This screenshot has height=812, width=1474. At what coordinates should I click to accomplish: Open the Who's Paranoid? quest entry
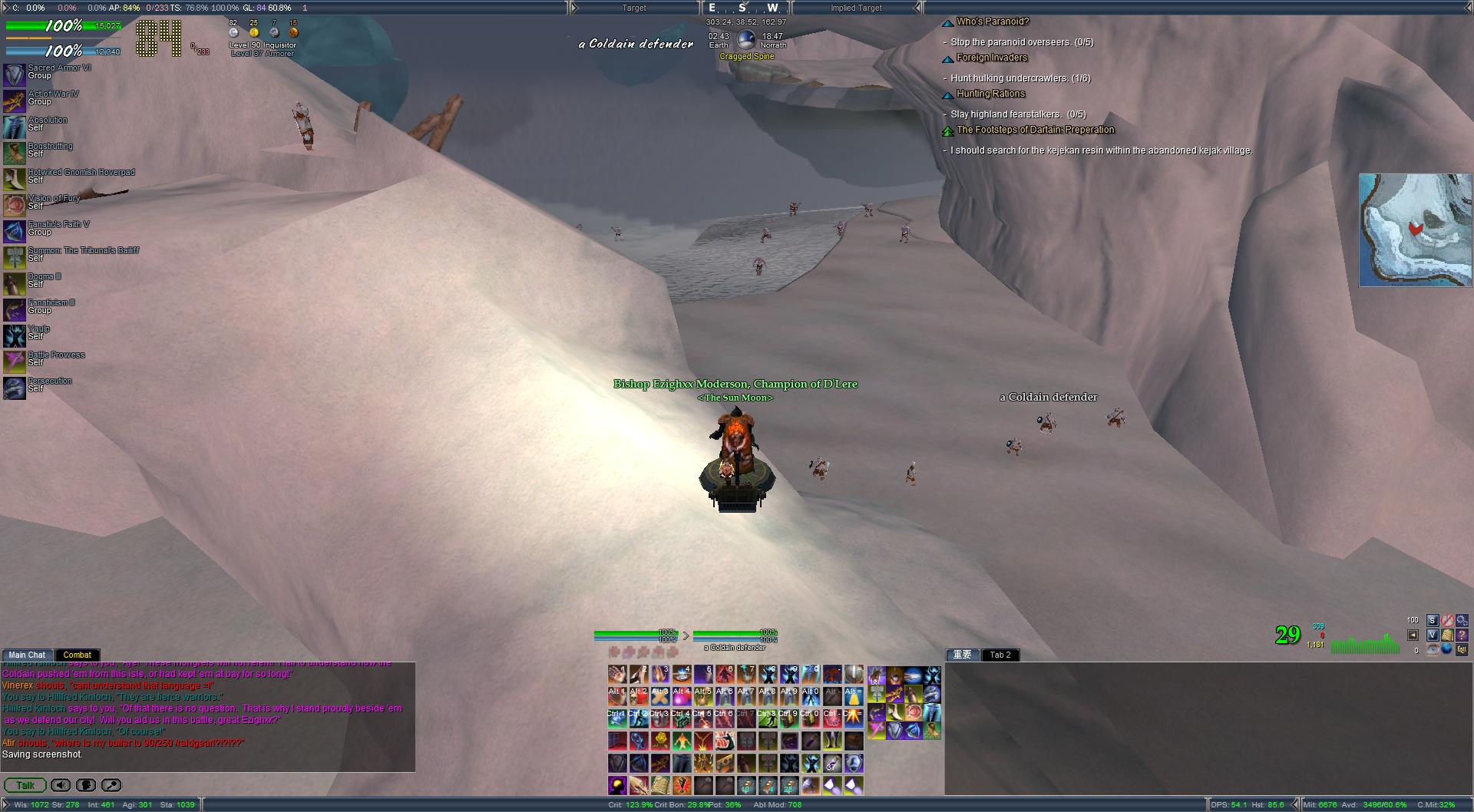pos(992,21)
